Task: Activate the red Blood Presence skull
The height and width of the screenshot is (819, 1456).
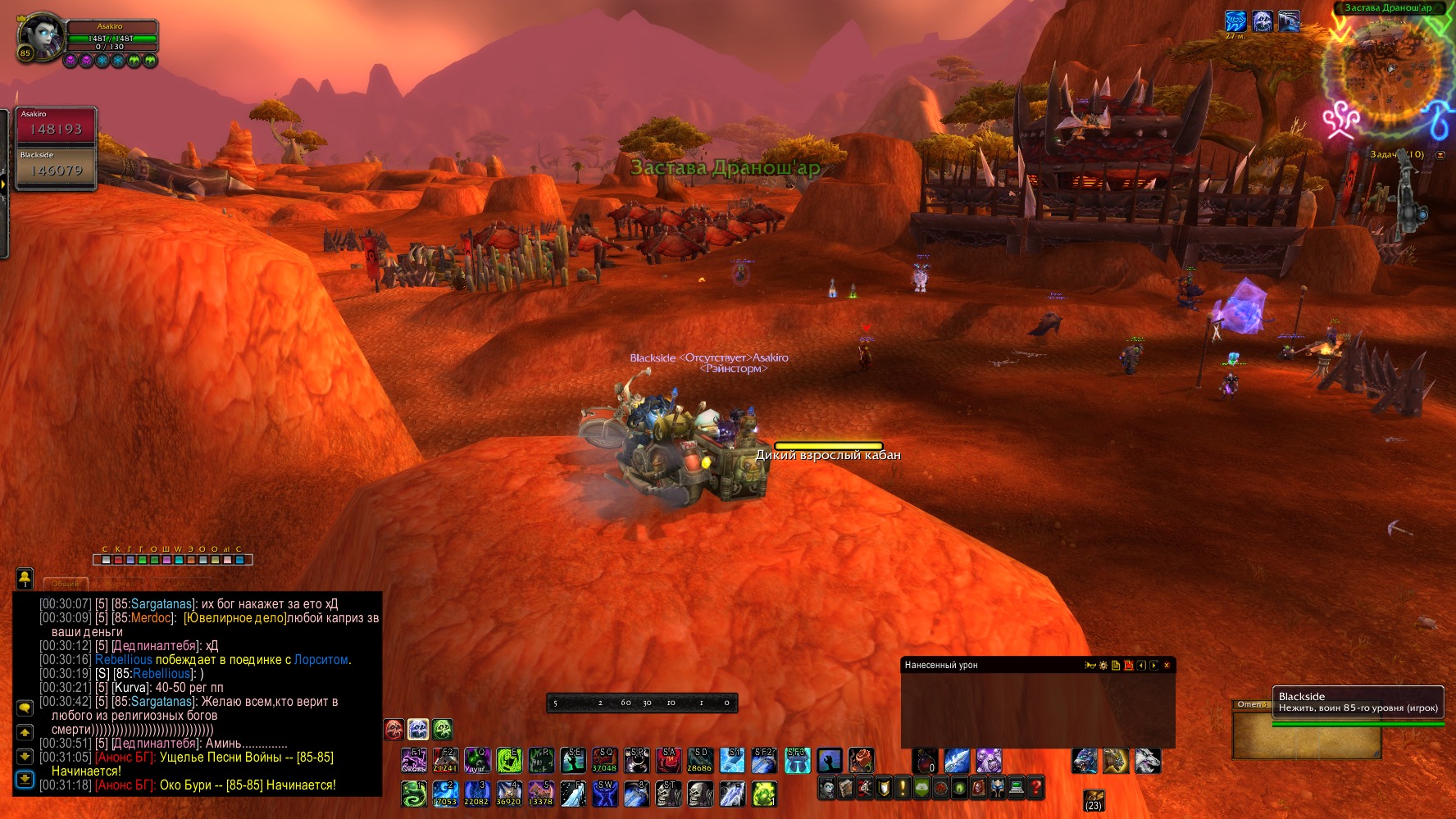Action: tap(394, 729)
